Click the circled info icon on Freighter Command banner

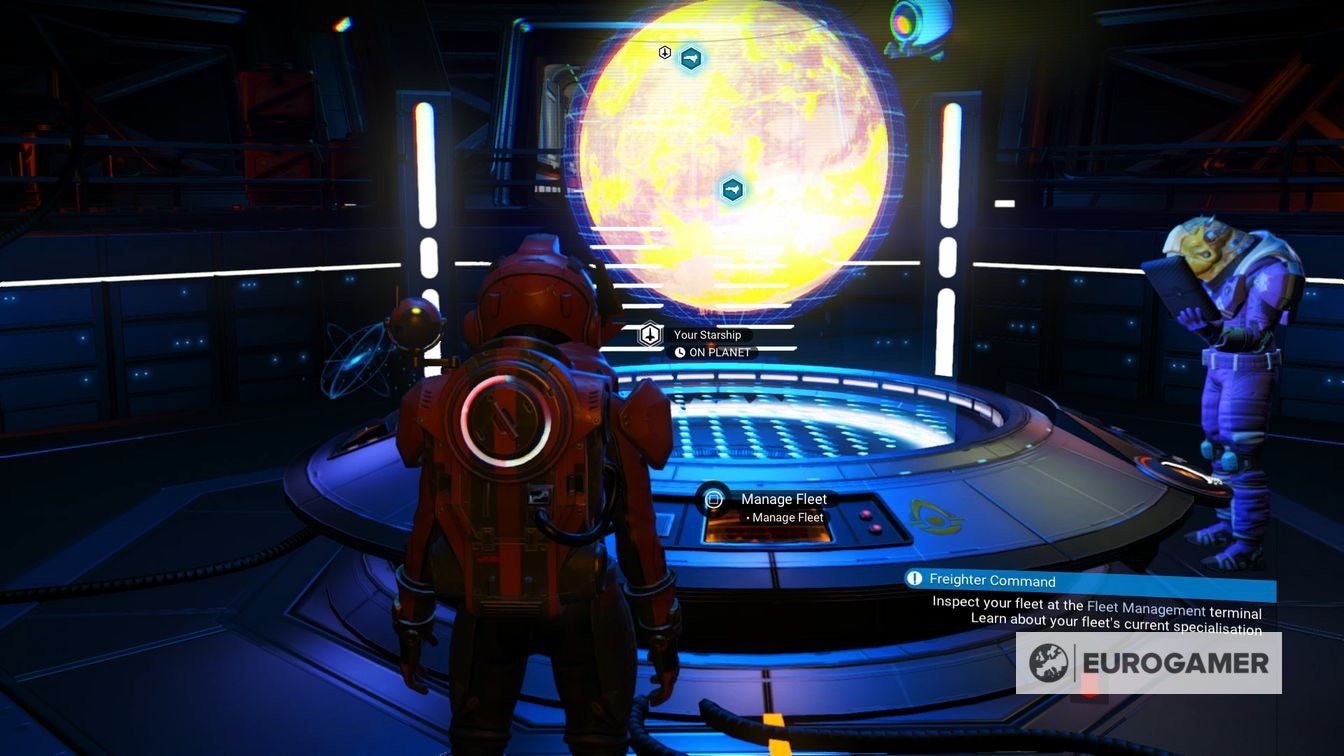916,580
